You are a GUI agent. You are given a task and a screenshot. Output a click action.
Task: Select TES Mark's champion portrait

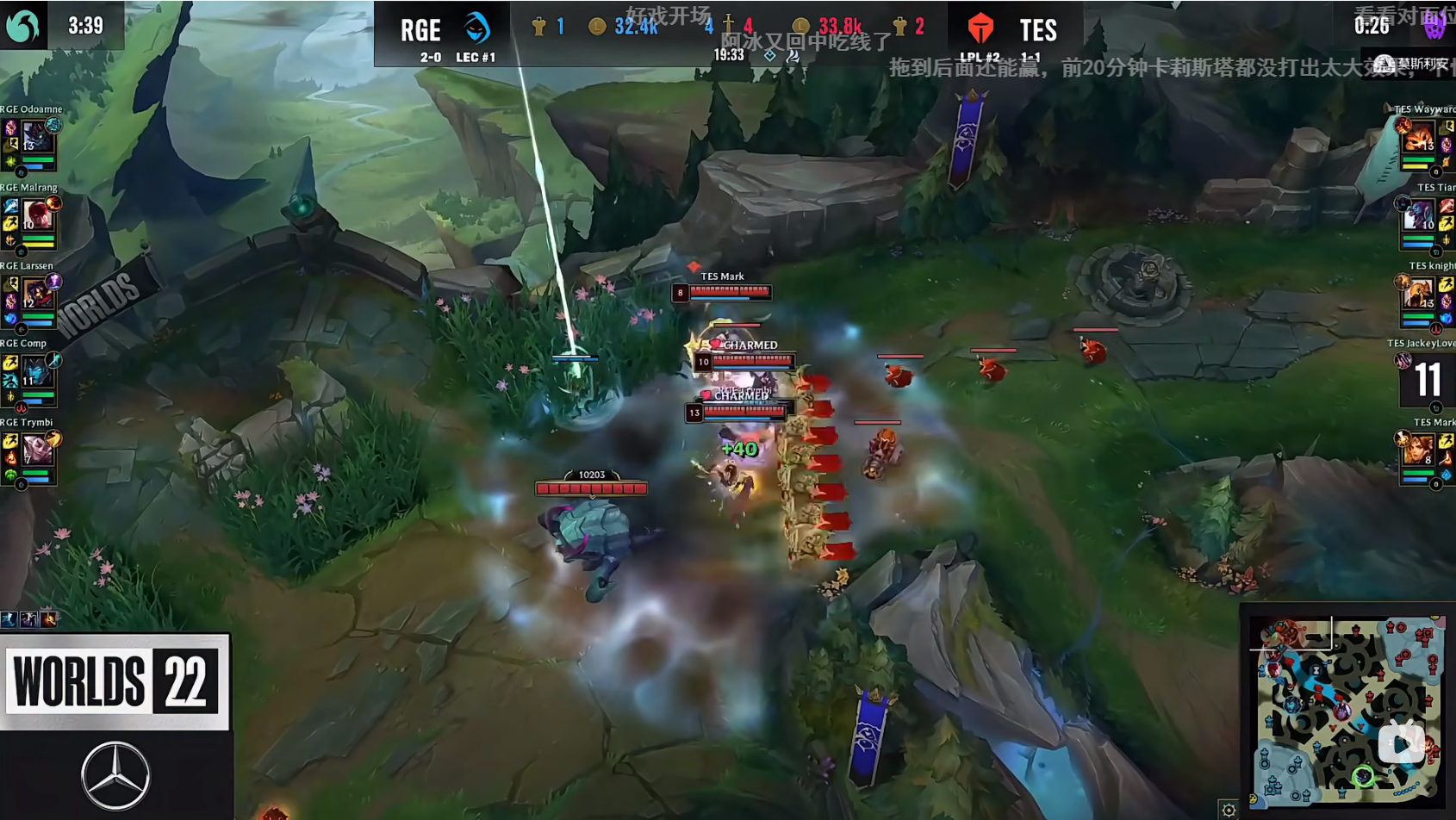click(x=1419, y=450)
